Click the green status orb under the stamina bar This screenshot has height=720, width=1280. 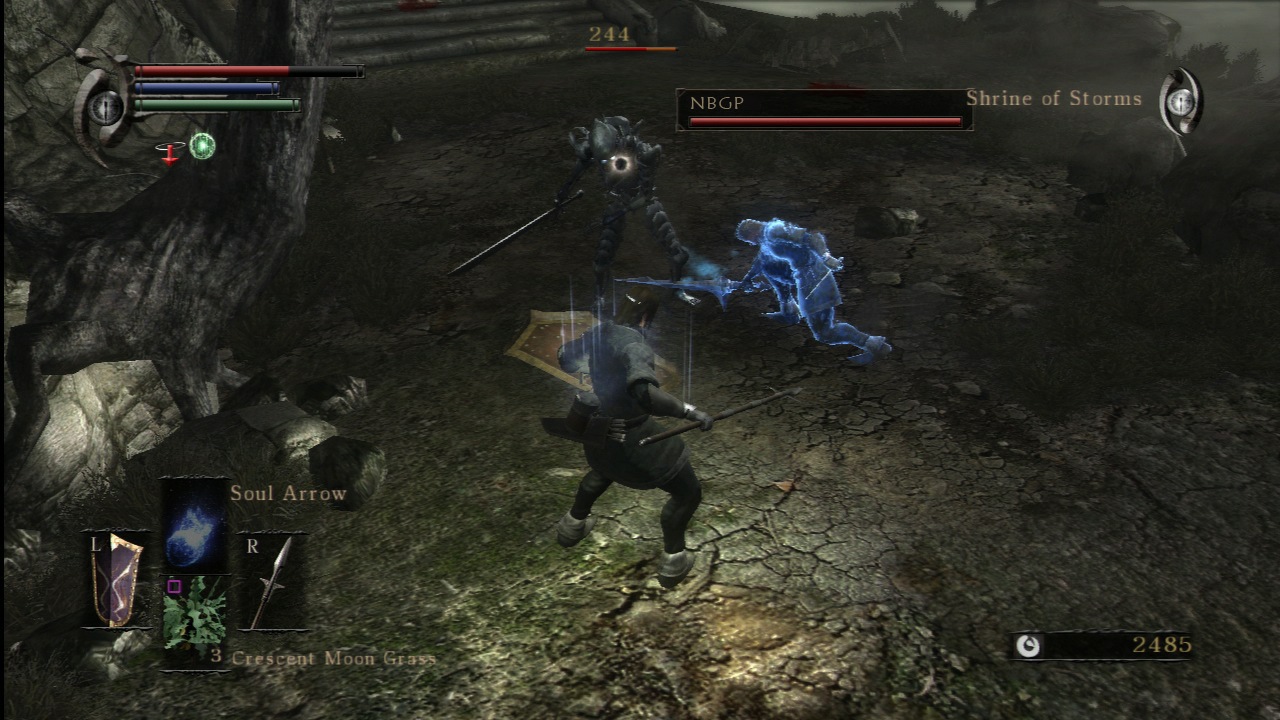(x=201, y=146)
